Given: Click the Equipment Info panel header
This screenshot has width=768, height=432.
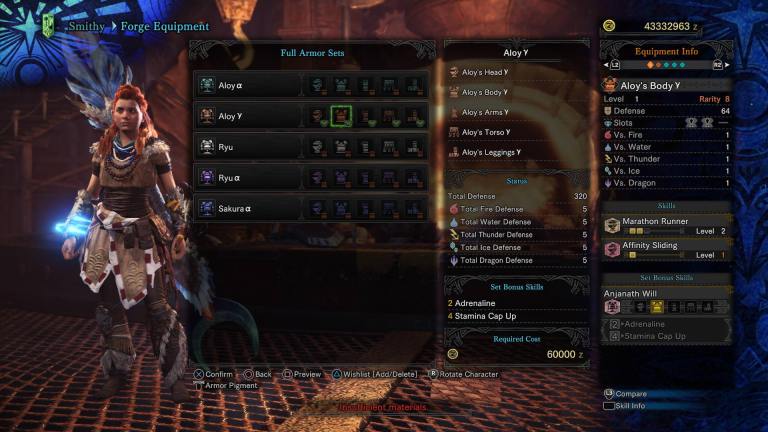Looking at the screenshot, I should [667, 51].
